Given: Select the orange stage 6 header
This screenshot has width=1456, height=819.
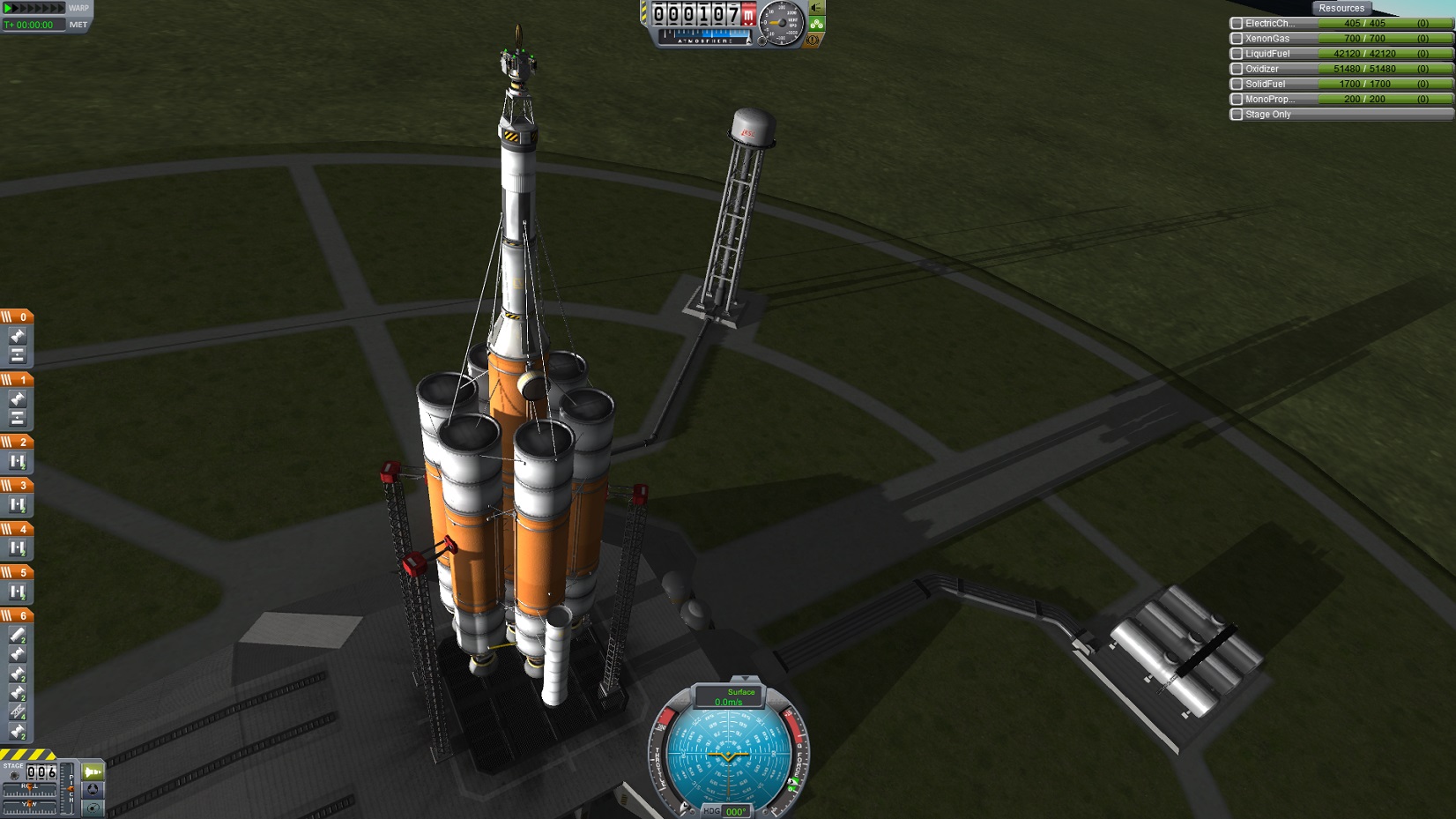Looking at the screenshot, I should (x=17, y=615).
